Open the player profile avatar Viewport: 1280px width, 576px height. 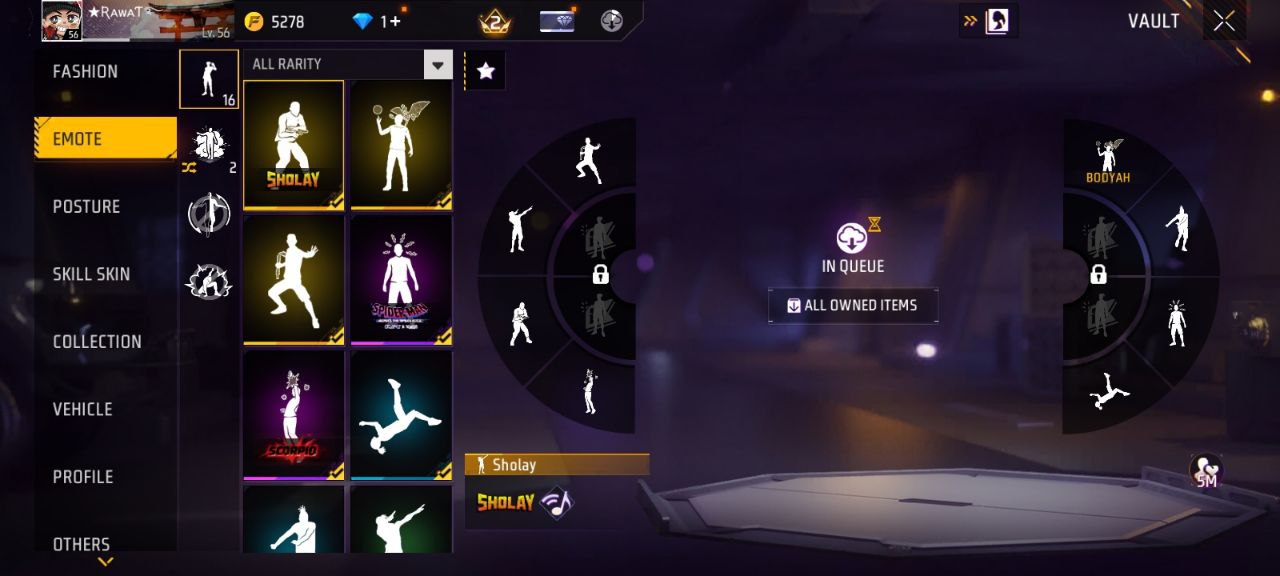click(62, 21)
